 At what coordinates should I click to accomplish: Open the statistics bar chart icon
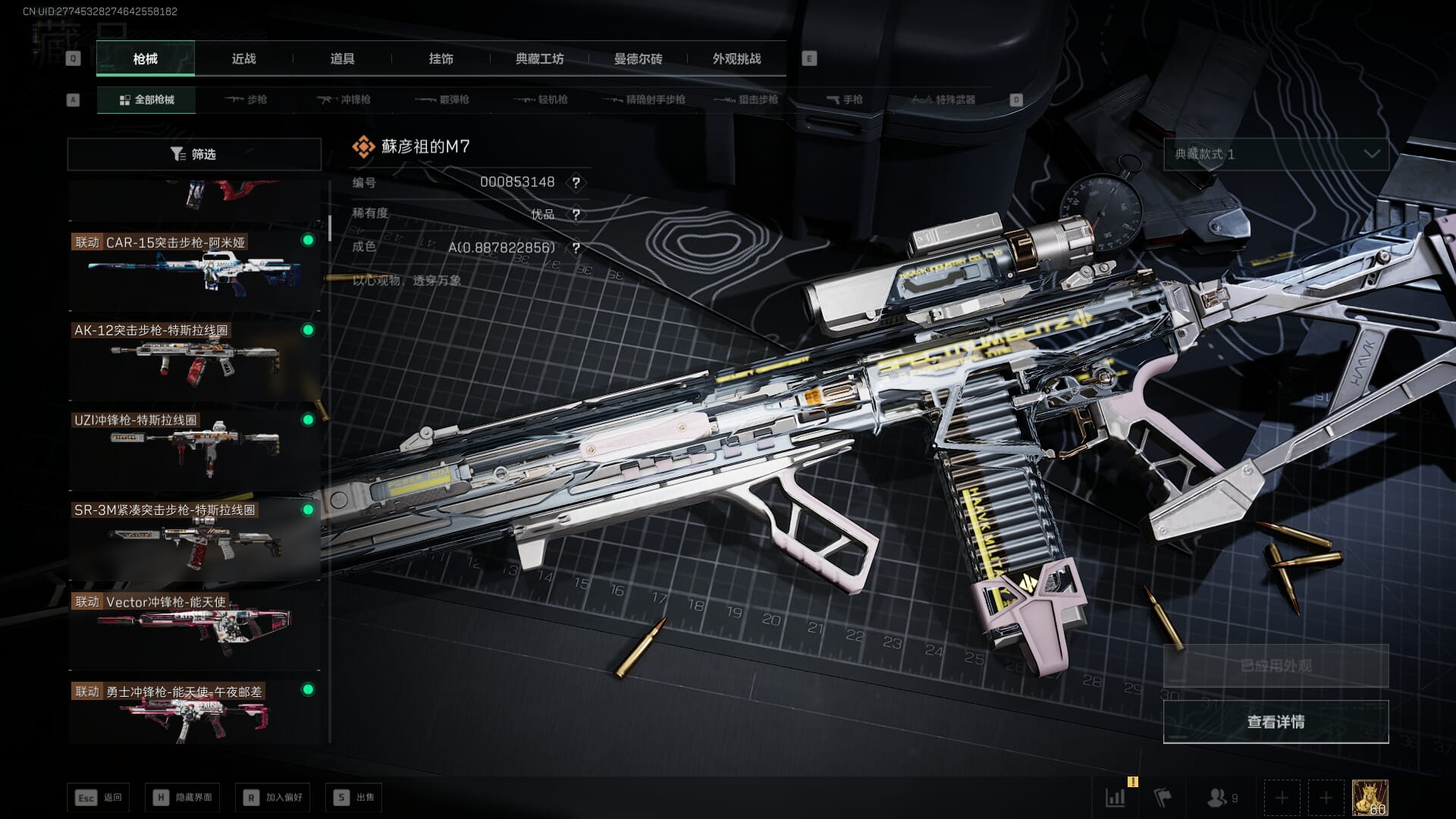(x=1115, y=797)
